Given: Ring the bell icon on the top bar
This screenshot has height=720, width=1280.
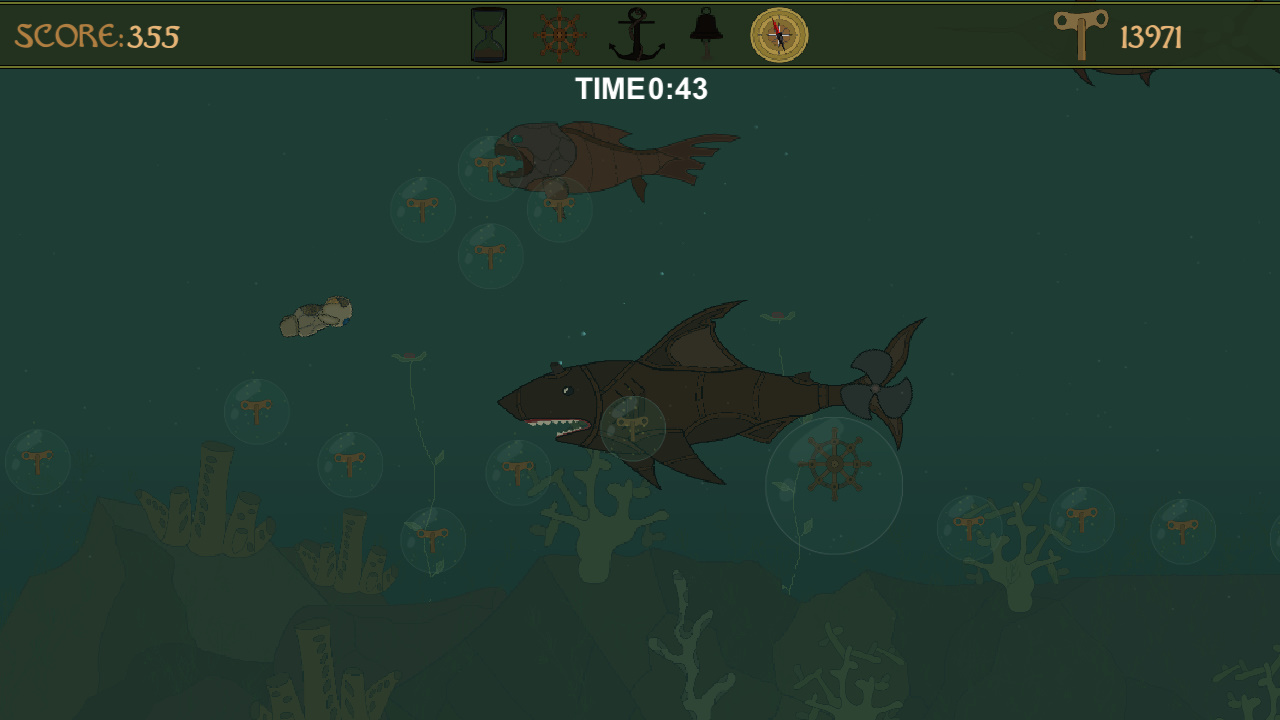Looking at the screenshot, I should coord(706,30).
